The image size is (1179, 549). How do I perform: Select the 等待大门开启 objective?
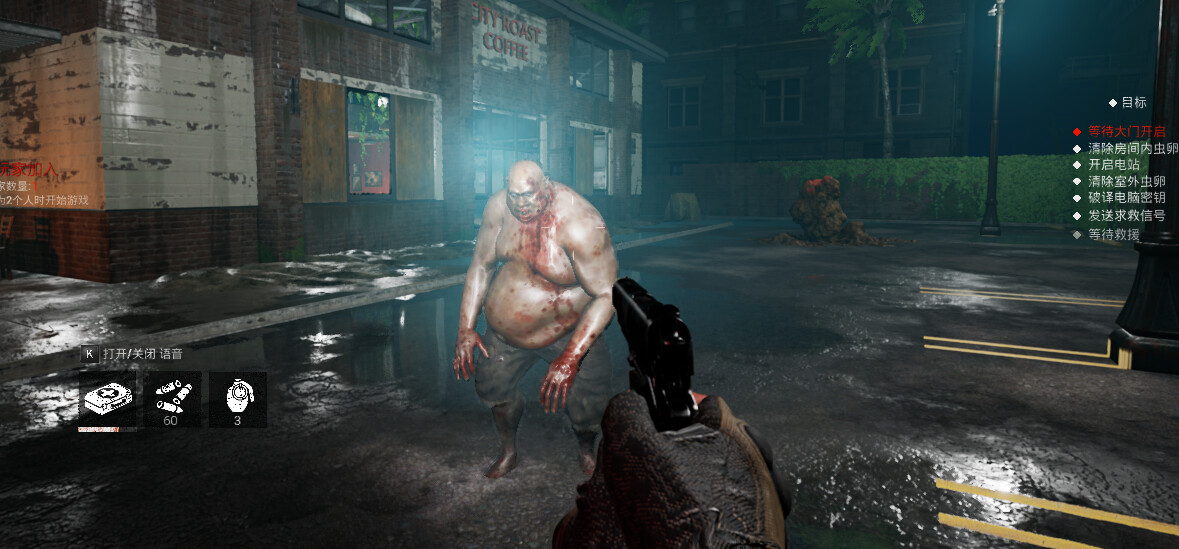pos(1125,131)
